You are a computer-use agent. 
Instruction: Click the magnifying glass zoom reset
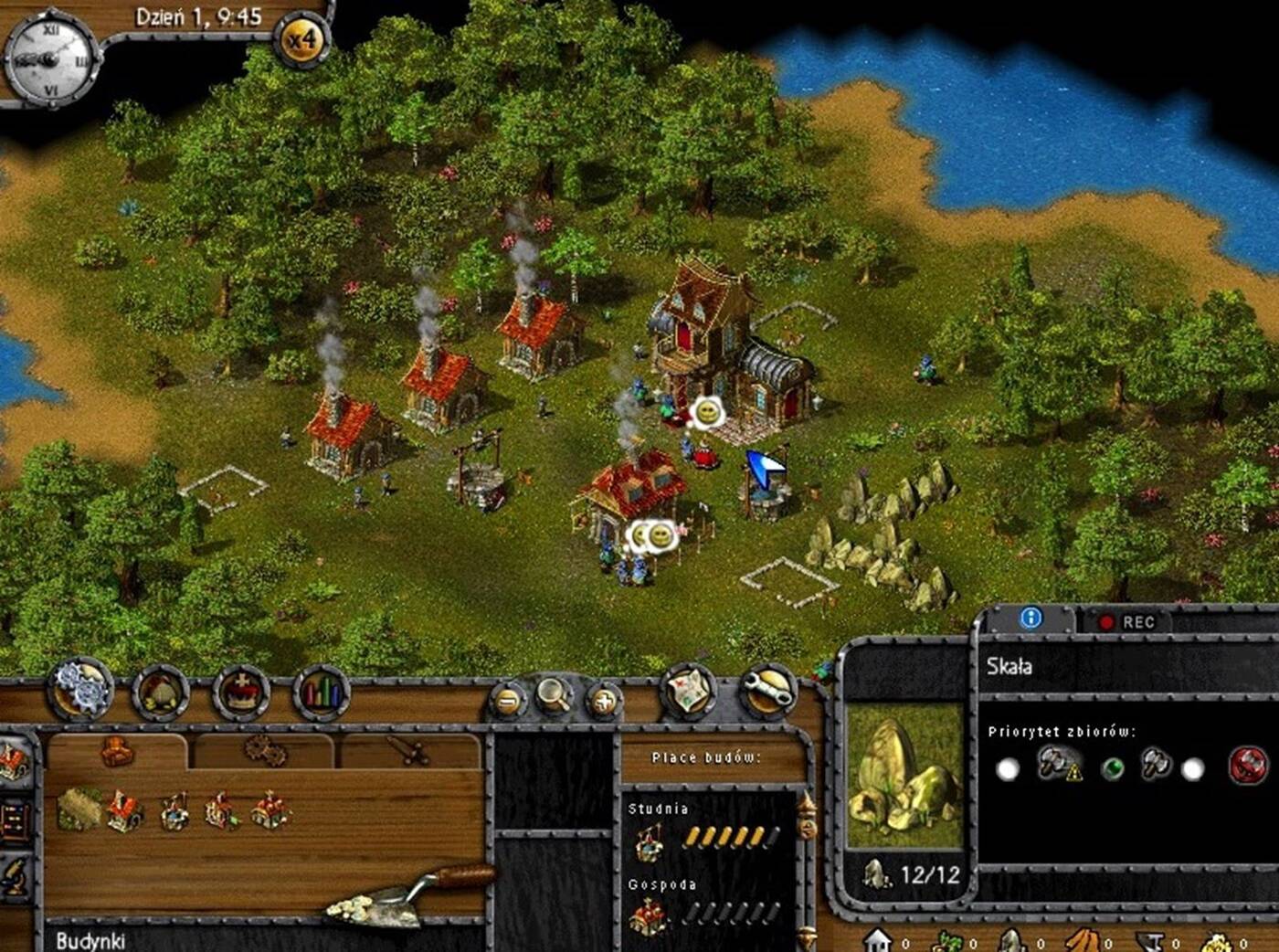pyautogui.click(x=554, y=696)
